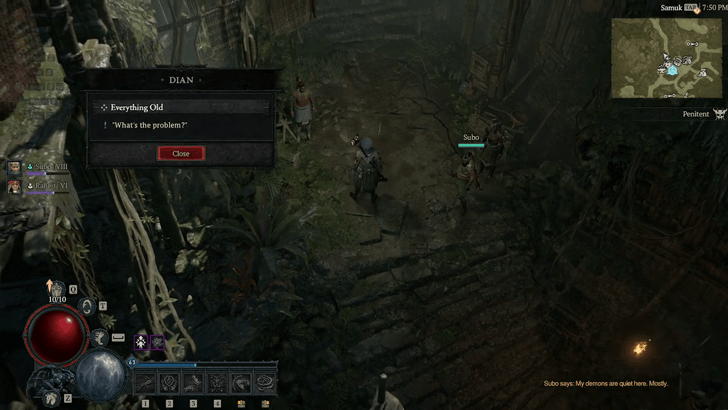Select Subo's mercenary portrait
This screenshot has height=410, width=728.
click(x=14, y=169)
